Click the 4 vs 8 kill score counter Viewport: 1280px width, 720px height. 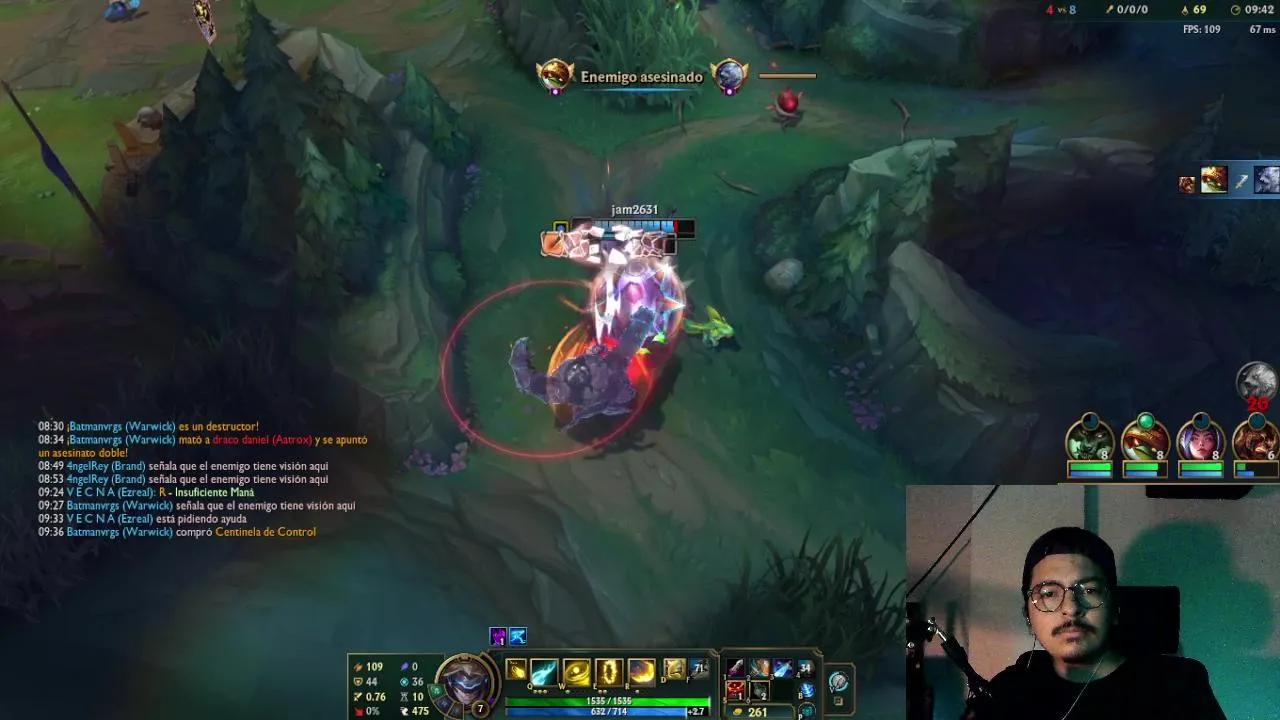[x=1060, y=10]
